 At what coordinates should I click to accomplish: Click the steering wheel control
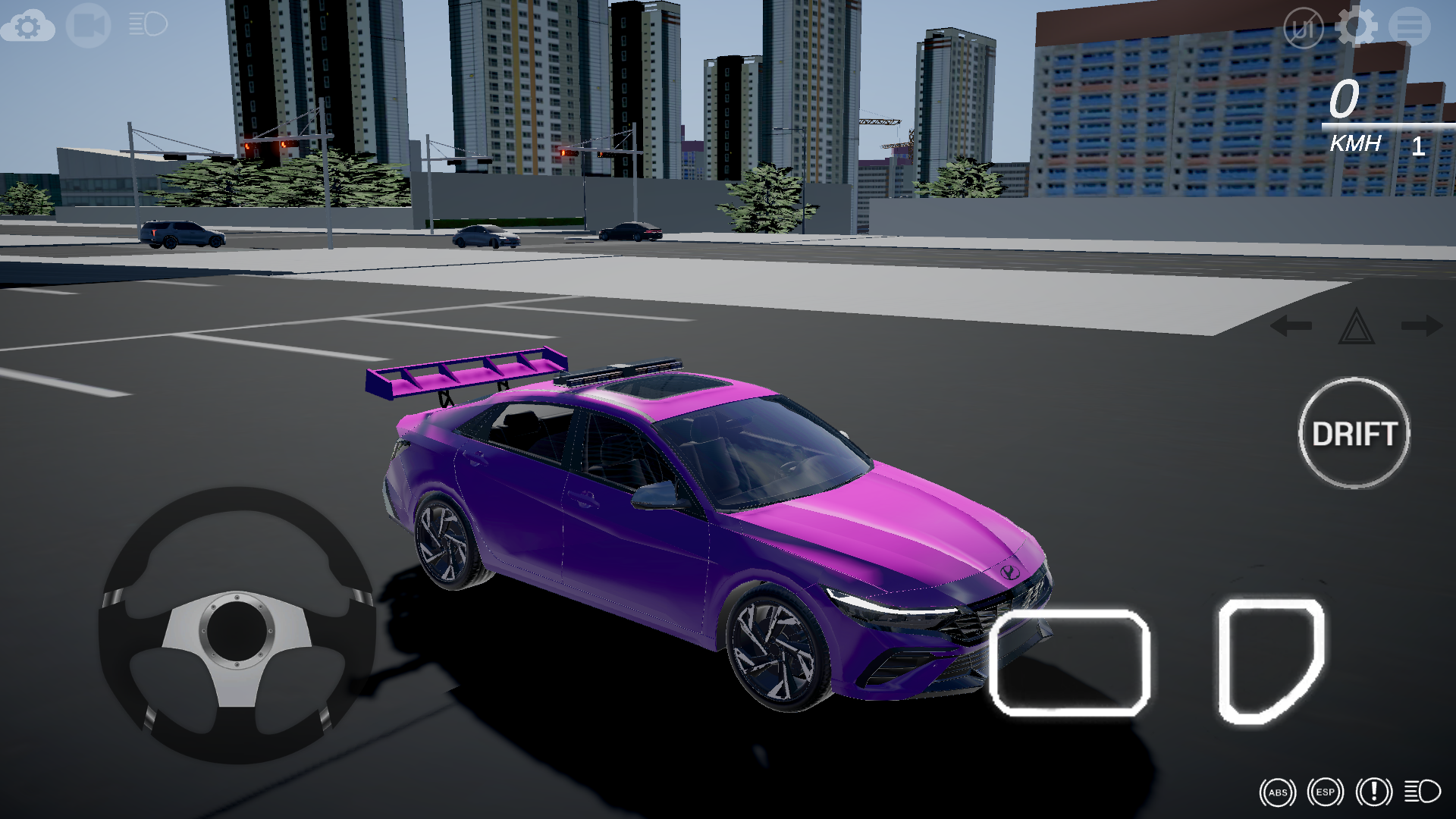[x=237, y=626]
